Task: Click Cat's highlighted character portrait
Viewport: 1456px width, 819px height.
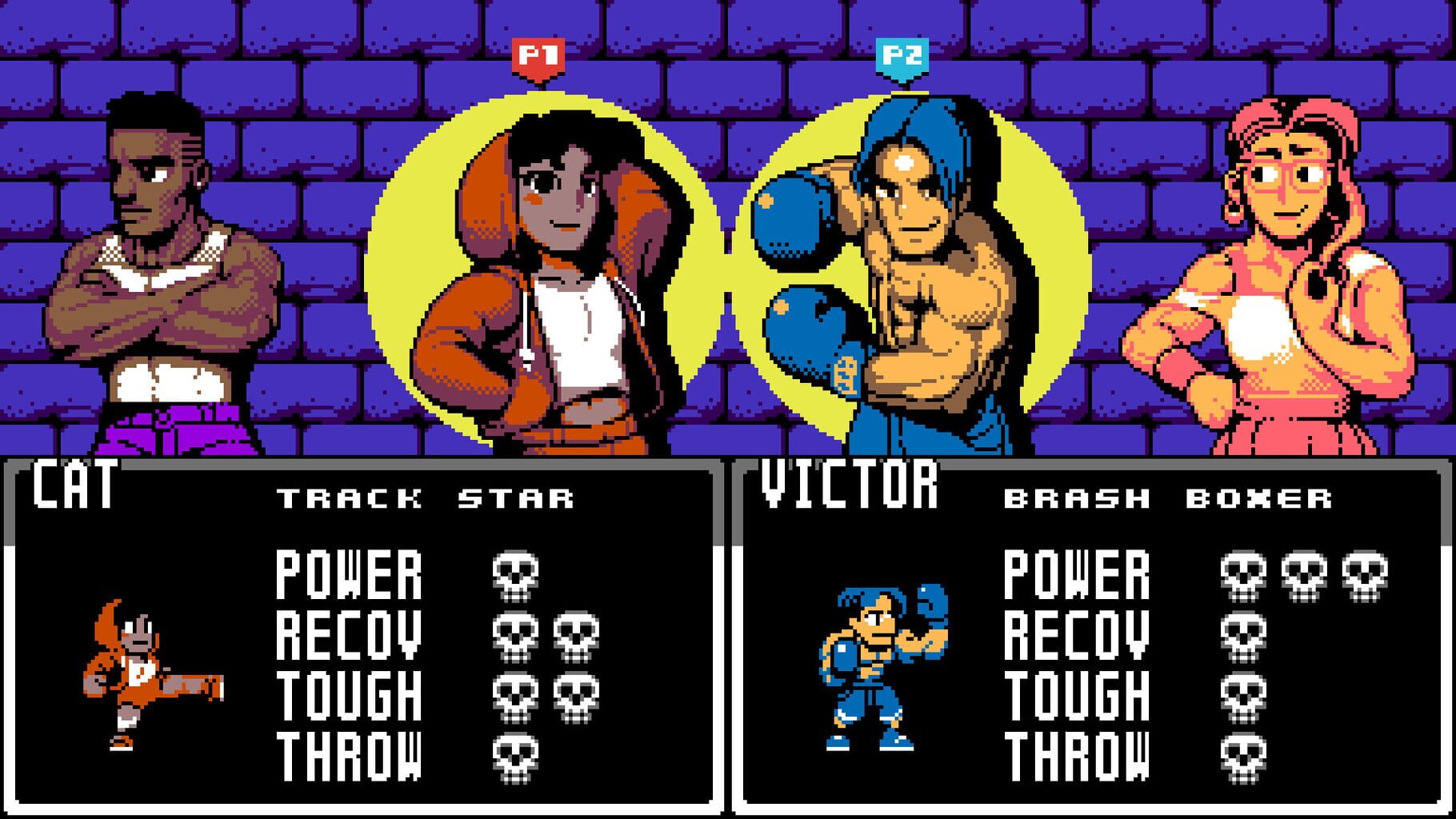Action: pos(544,264)
